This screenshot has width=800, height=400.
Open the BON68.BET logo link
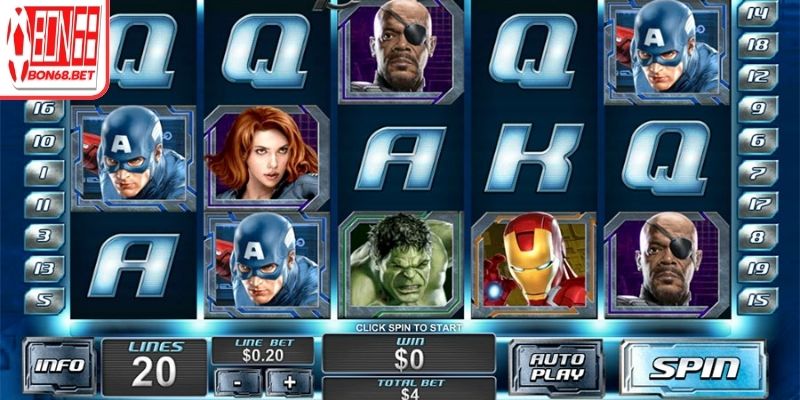(x=55, y=48)
